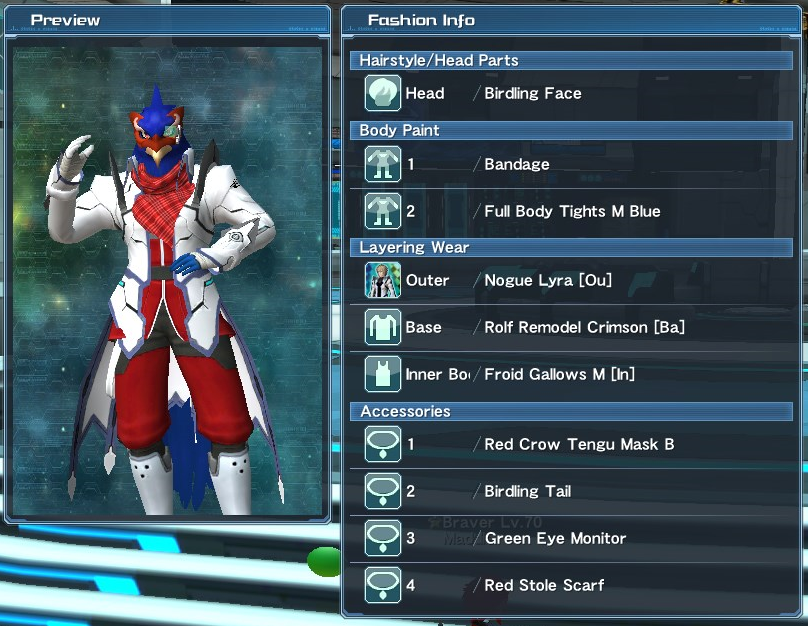This screenshot has width=808, height=626.
Task: Click the character preview image
Action: [167, 278]
